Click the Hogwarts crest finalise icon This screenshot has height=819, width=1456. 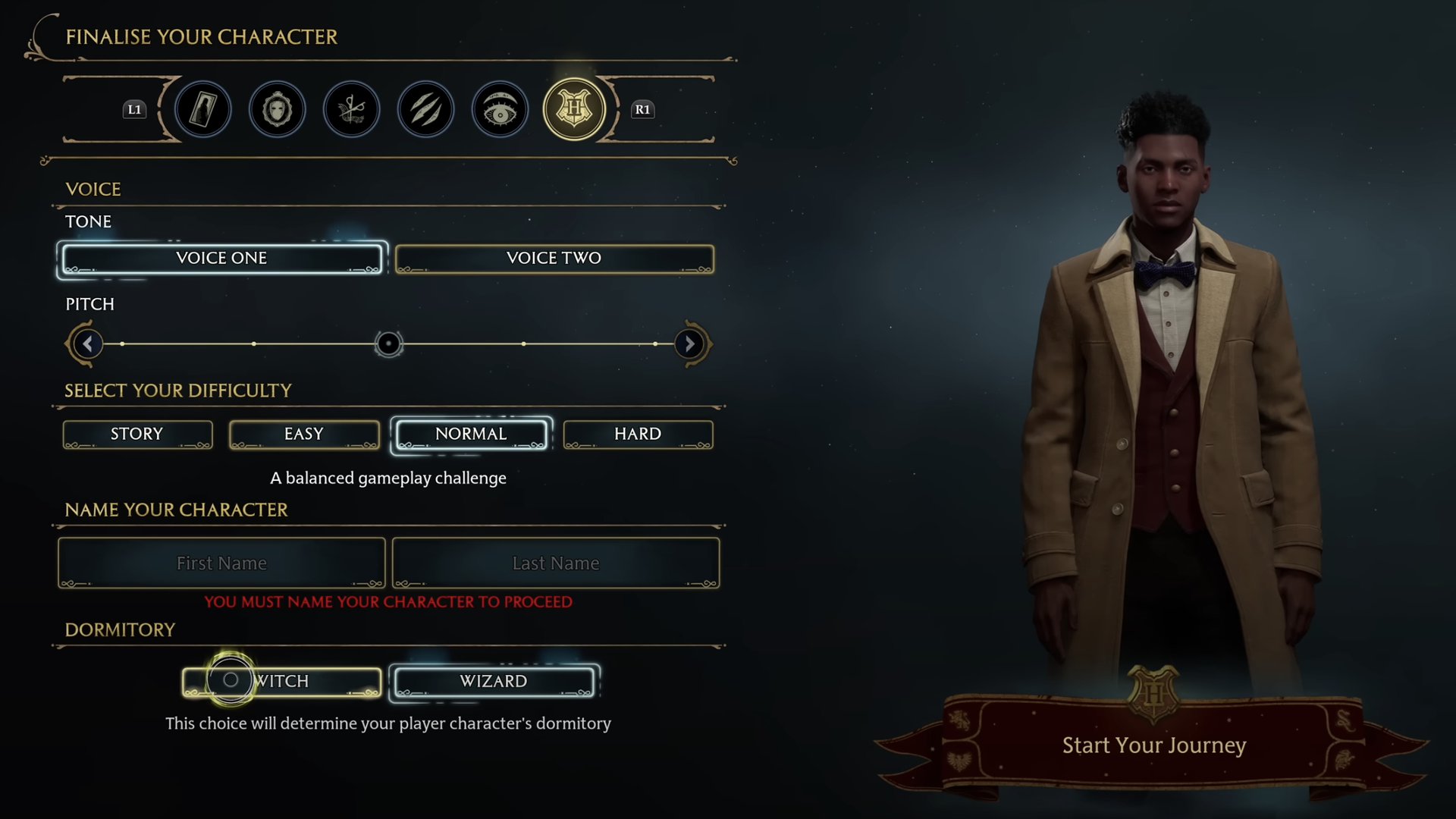click(573, 109)
